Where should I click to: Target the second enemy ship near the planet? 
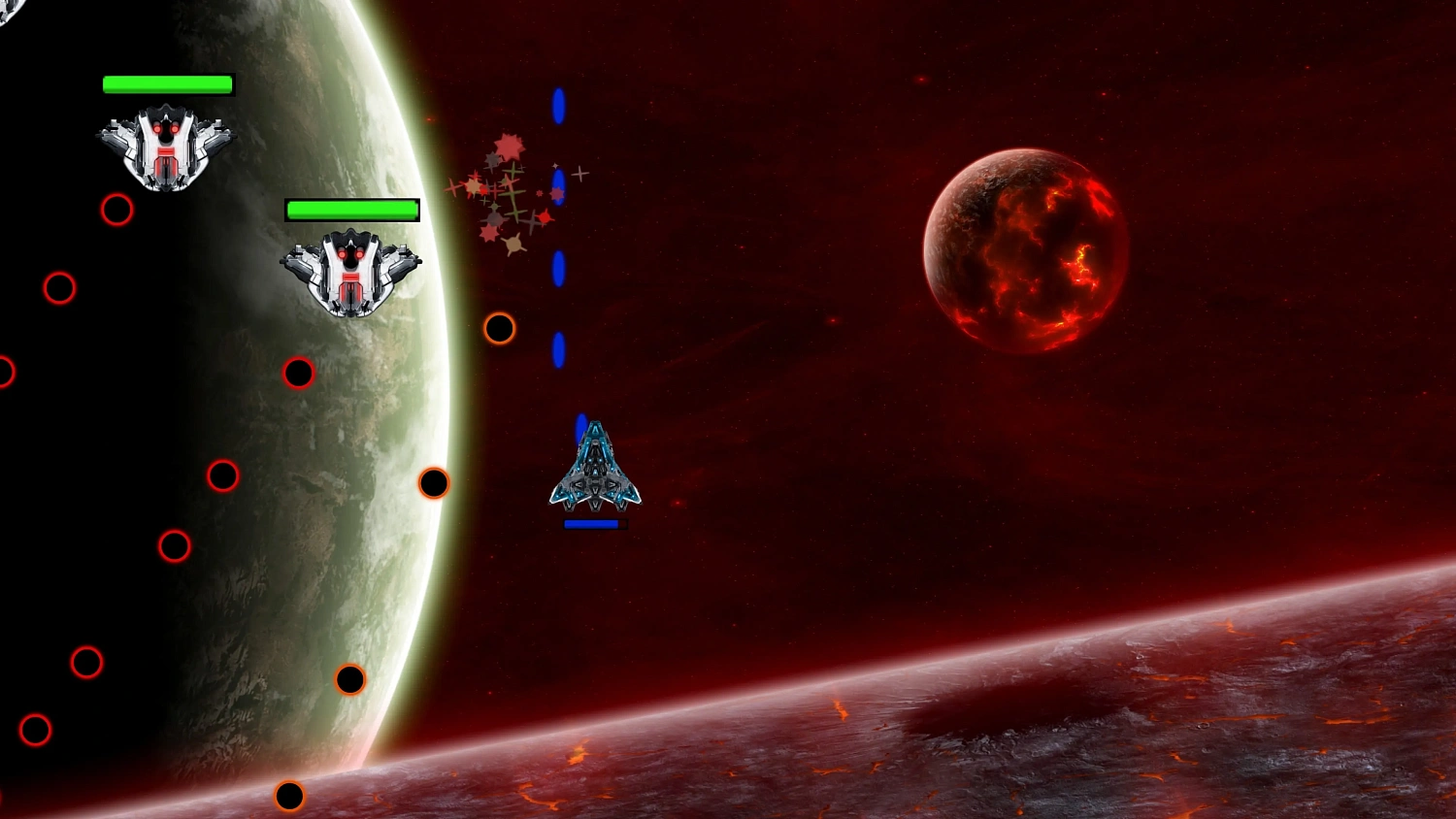351,272
